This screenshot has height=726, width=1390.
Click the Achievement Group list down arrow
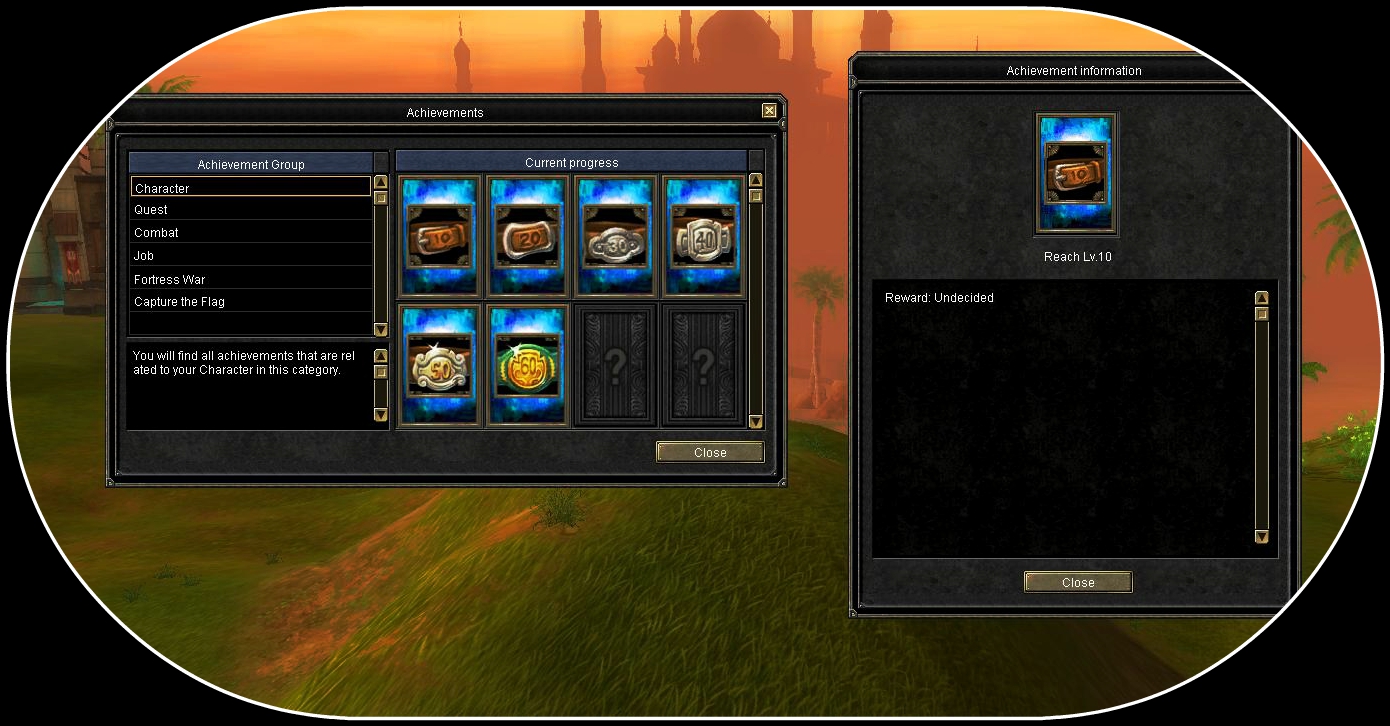coord(380,329)
